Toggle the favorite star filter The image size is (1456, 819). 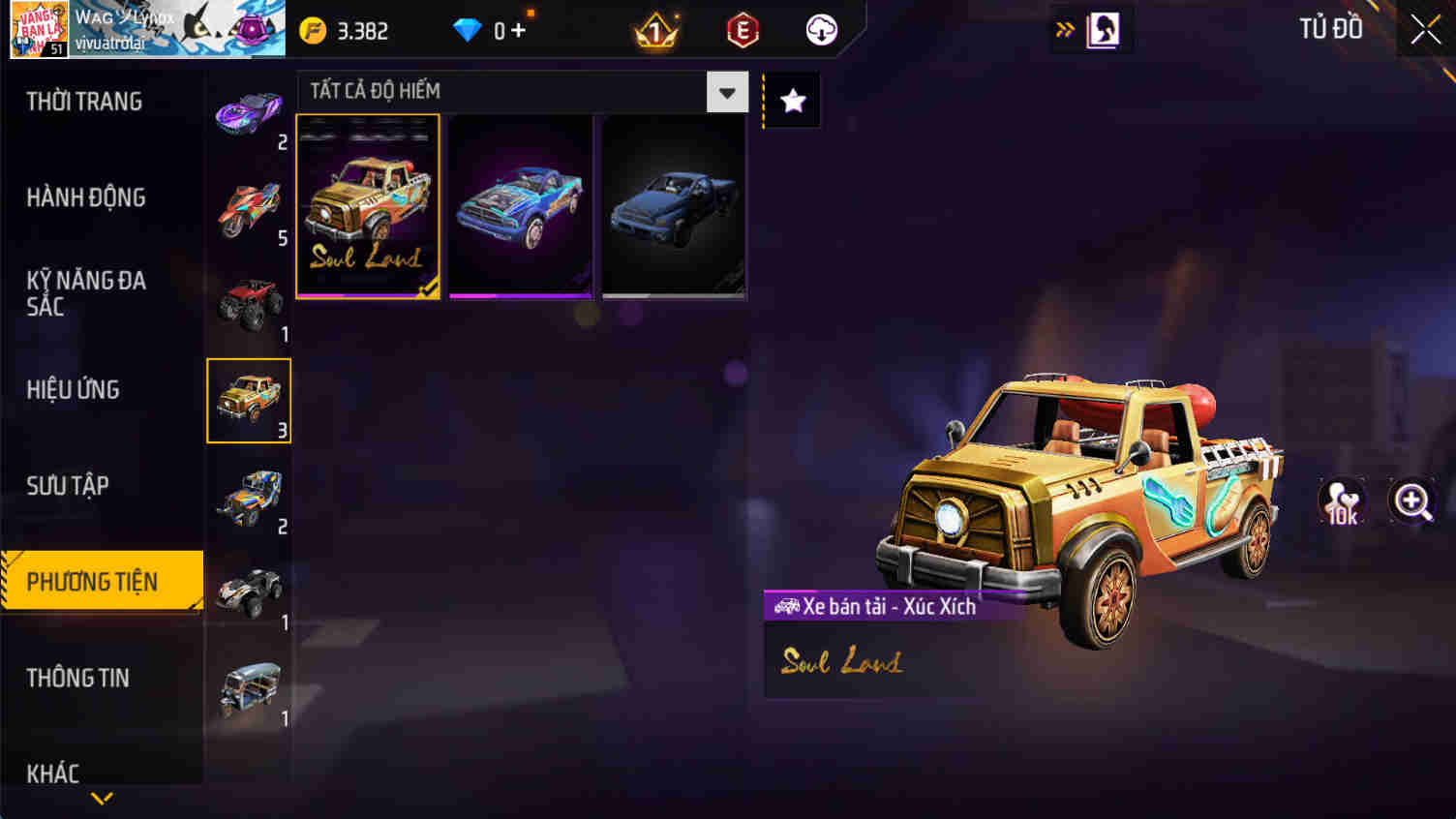(792, 98)
